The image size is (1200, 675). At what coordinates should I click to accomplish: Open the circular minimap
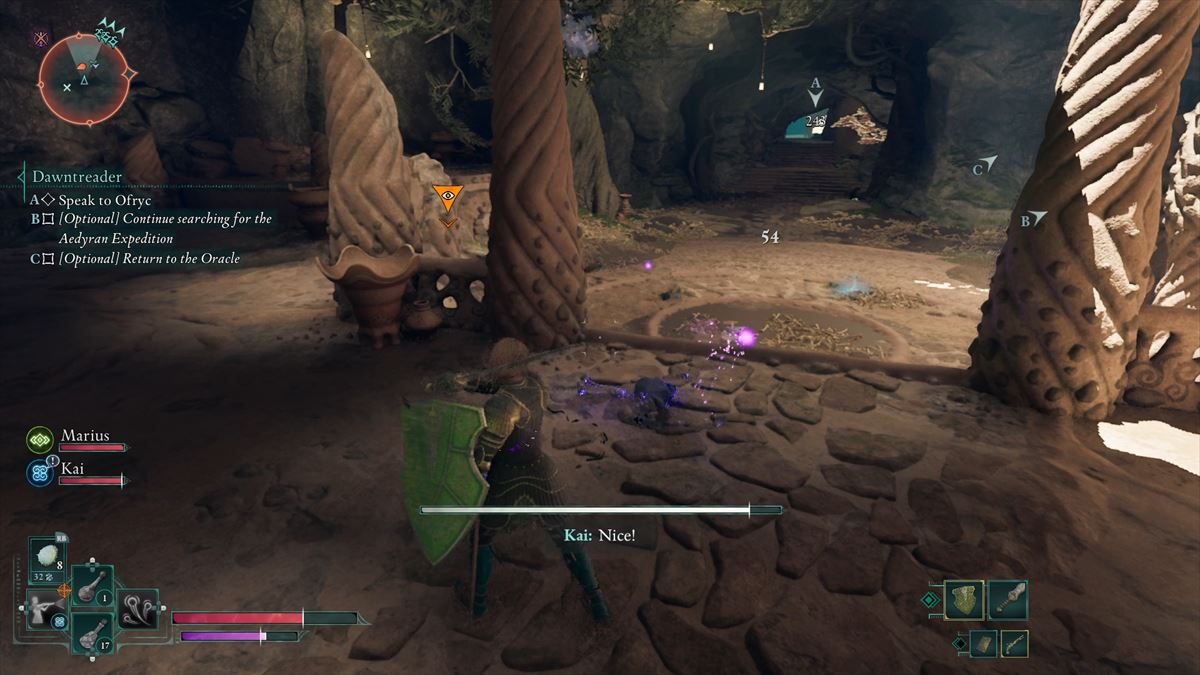tap(84, 79)
